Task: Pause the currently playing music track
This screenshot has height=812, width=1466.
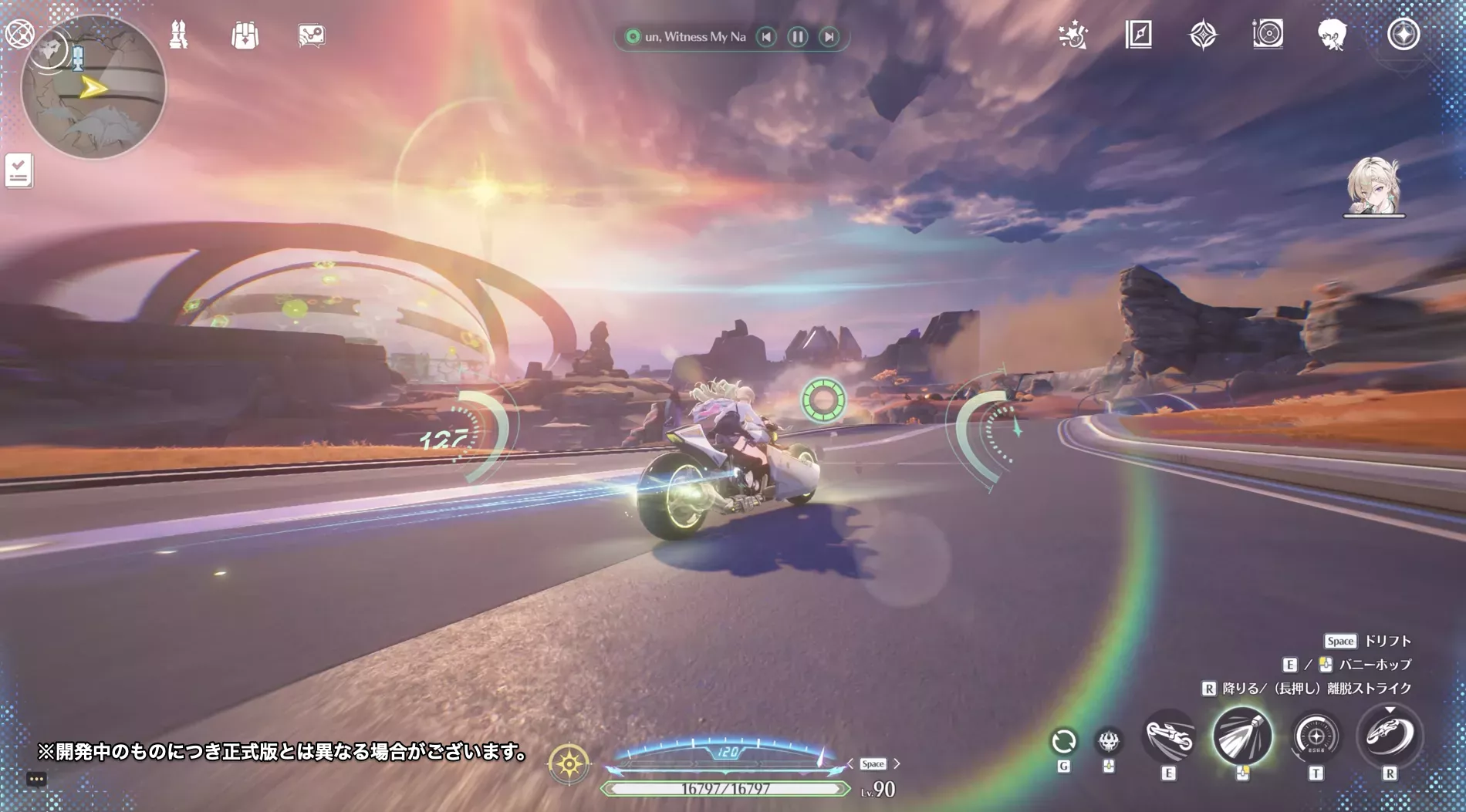Action: pos(798,36)
